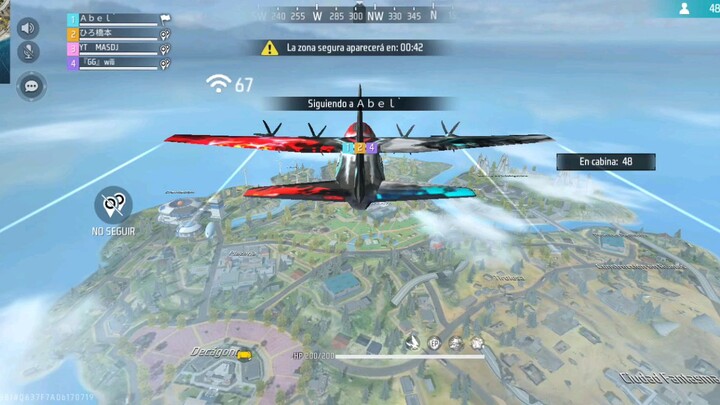720x405 pixels.
Task: Open the players remaining icon
Action: 685,8
